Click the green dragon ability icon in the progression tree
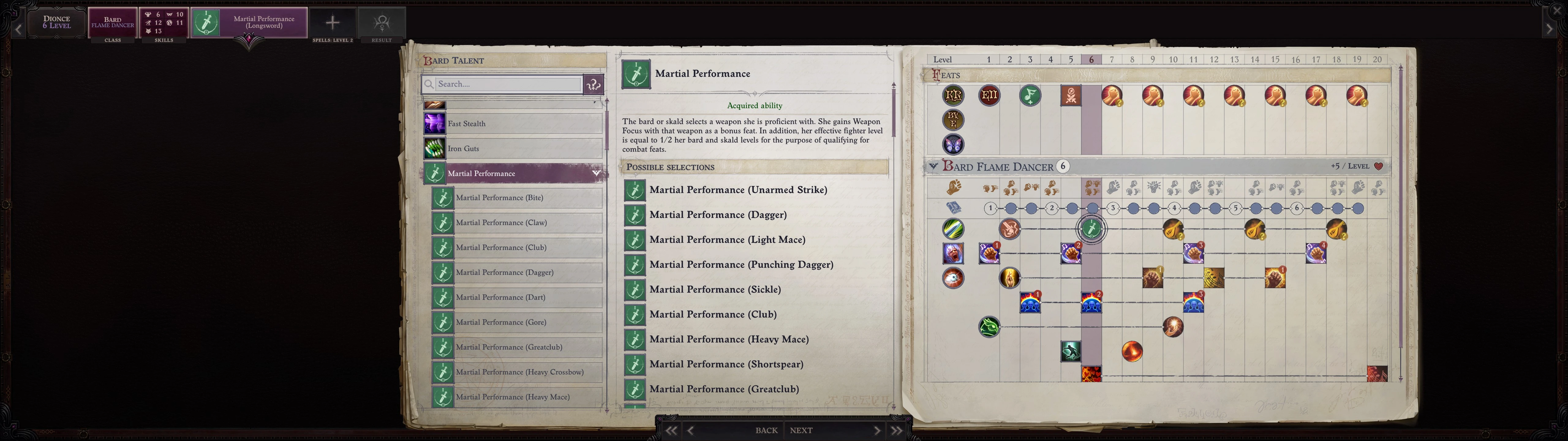Image resolution: width=1568 pixels, height=441 pixels. [x=989, y=327]
